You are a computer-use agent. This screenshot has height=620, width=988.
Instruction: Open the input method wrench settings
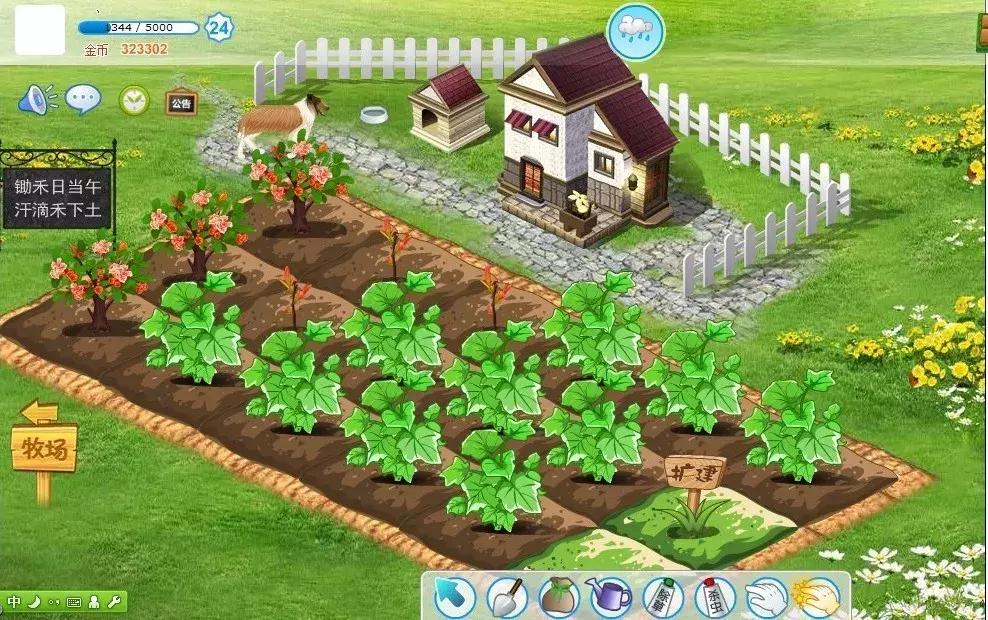click(114, 602)
